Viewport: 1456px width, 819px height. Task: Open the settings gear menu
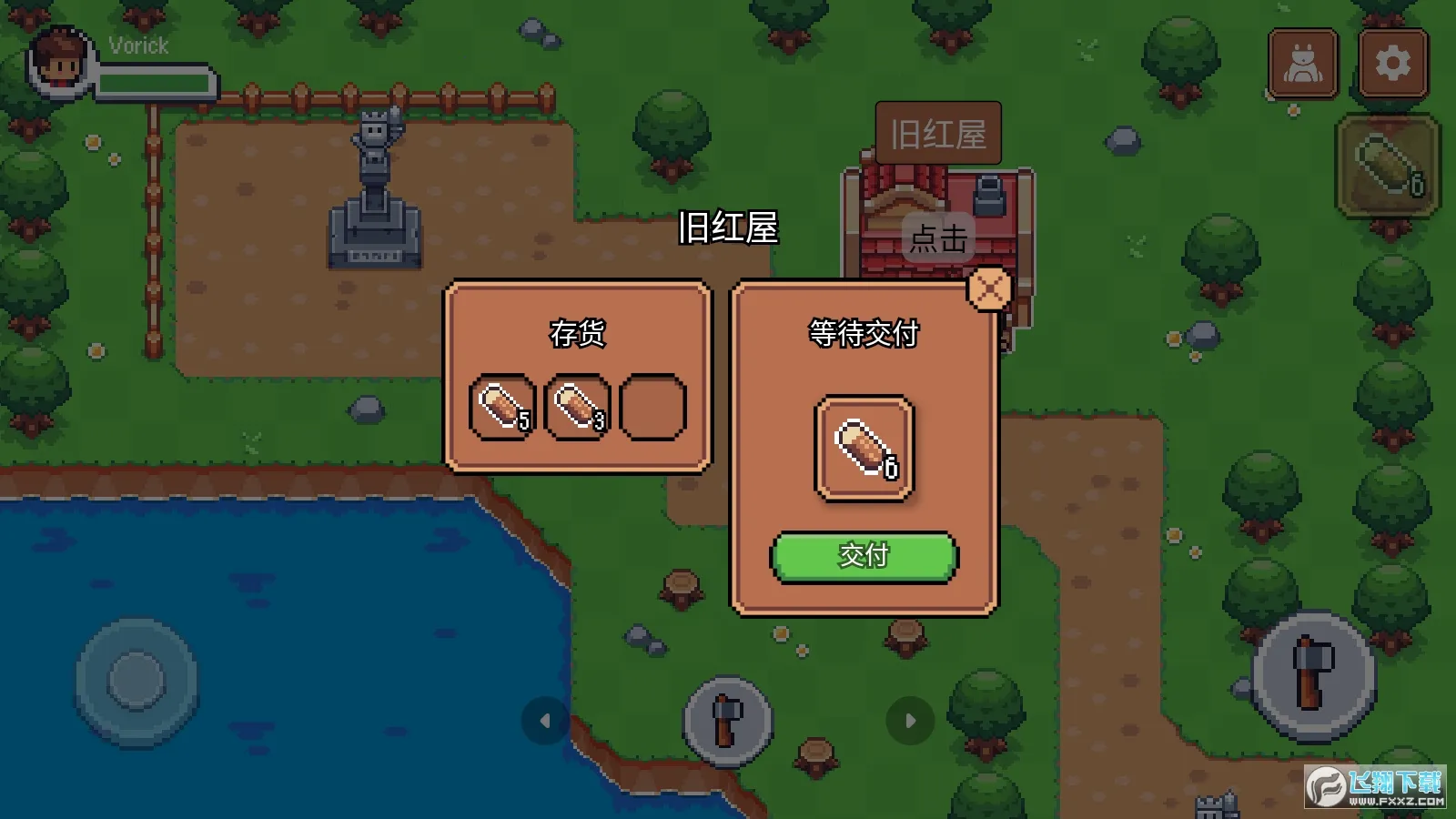coord(1392,64)
